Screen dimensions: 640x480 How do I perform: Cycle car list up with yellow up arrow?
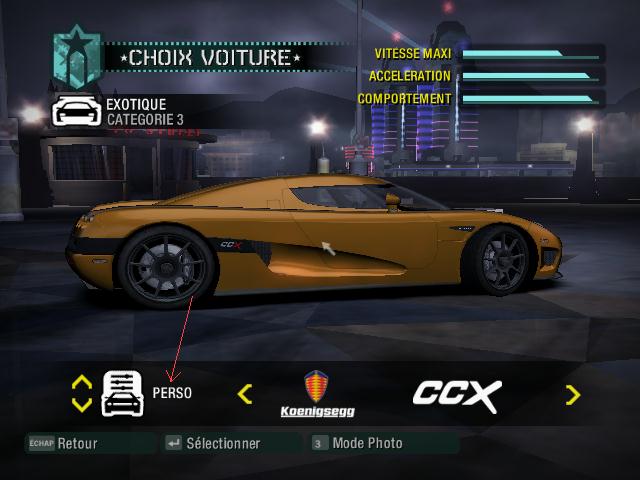point(82,382)
